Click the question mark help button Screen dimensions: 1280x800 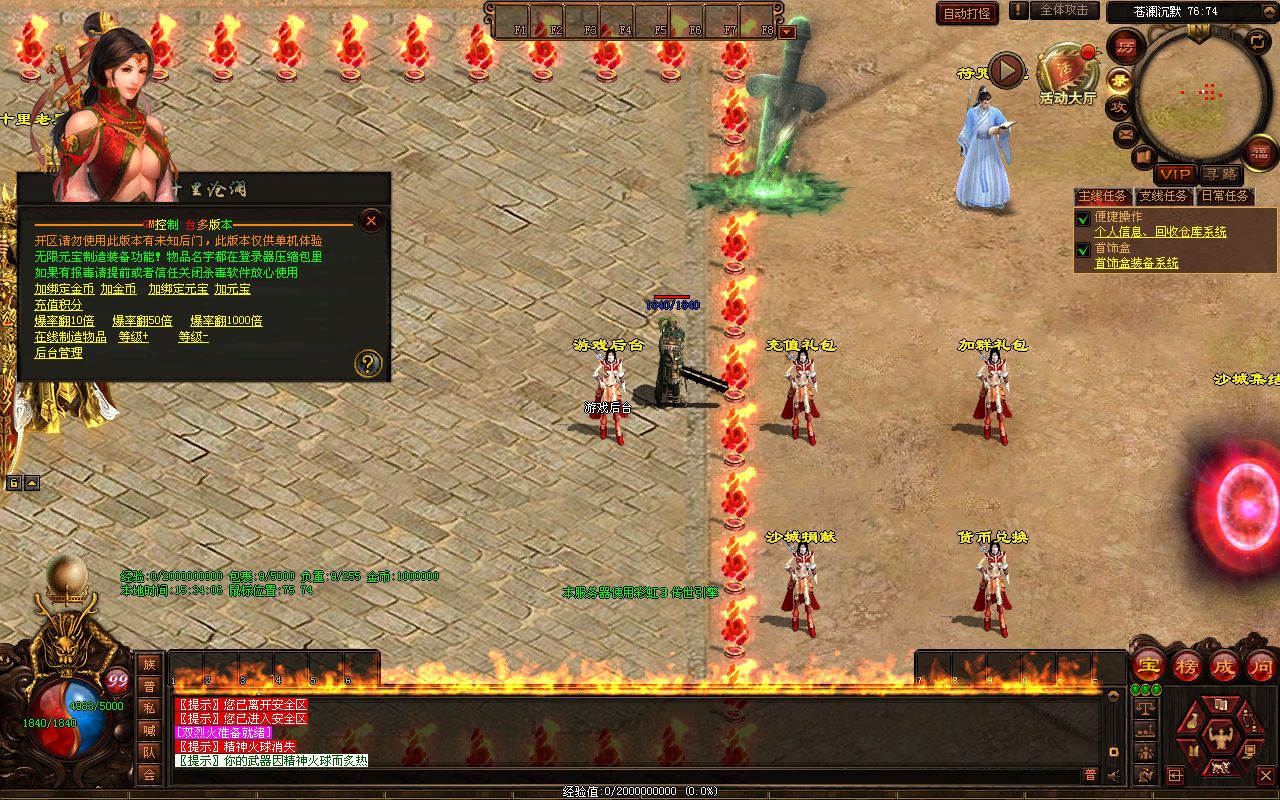pyautogui.click(x=368, y=363)
